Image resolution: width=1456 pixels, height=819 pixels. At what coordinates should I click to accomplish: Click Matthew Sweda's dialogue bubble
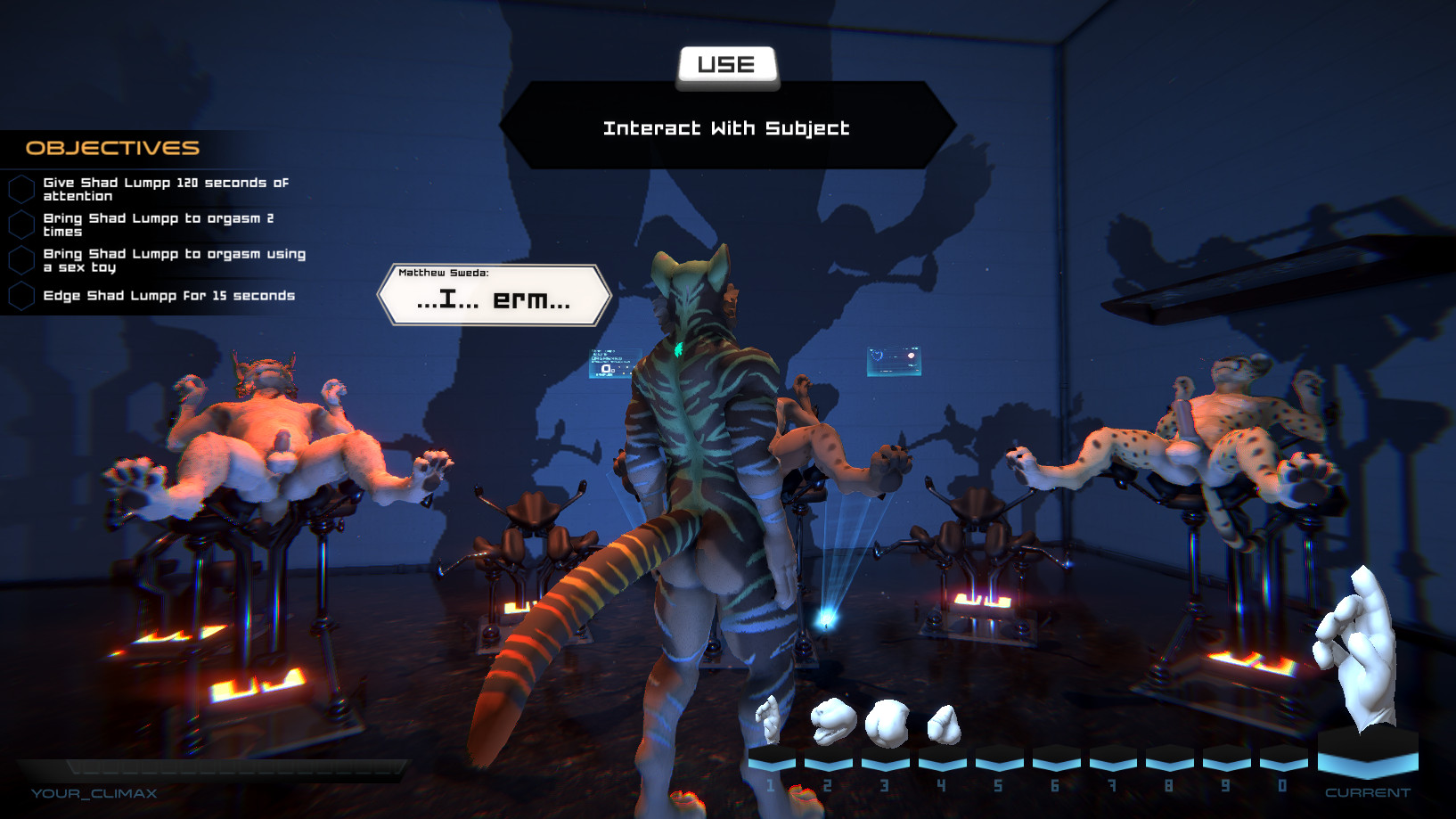(x=494, y=295)
